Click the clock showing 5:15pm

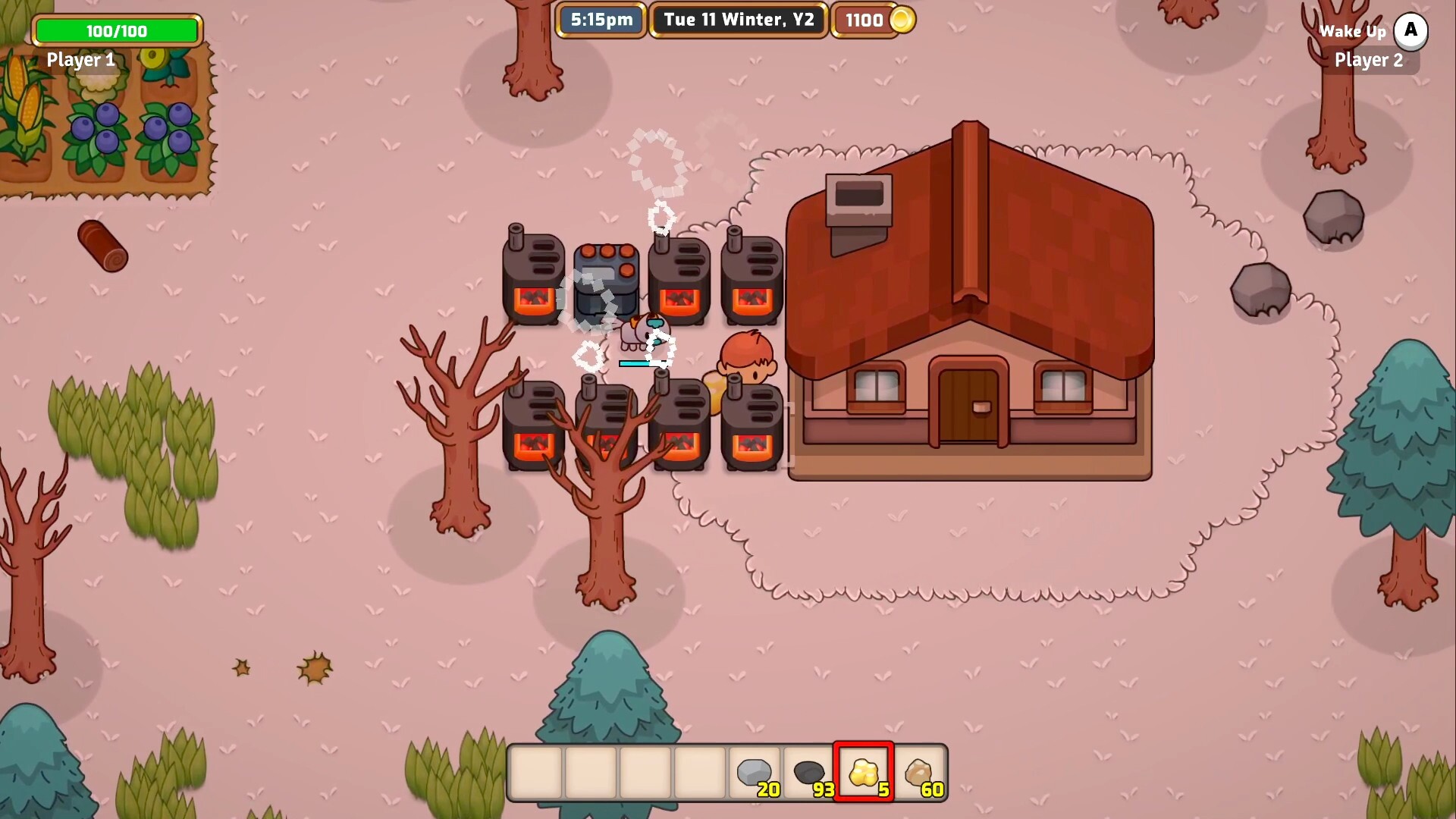tap(601, 20)
